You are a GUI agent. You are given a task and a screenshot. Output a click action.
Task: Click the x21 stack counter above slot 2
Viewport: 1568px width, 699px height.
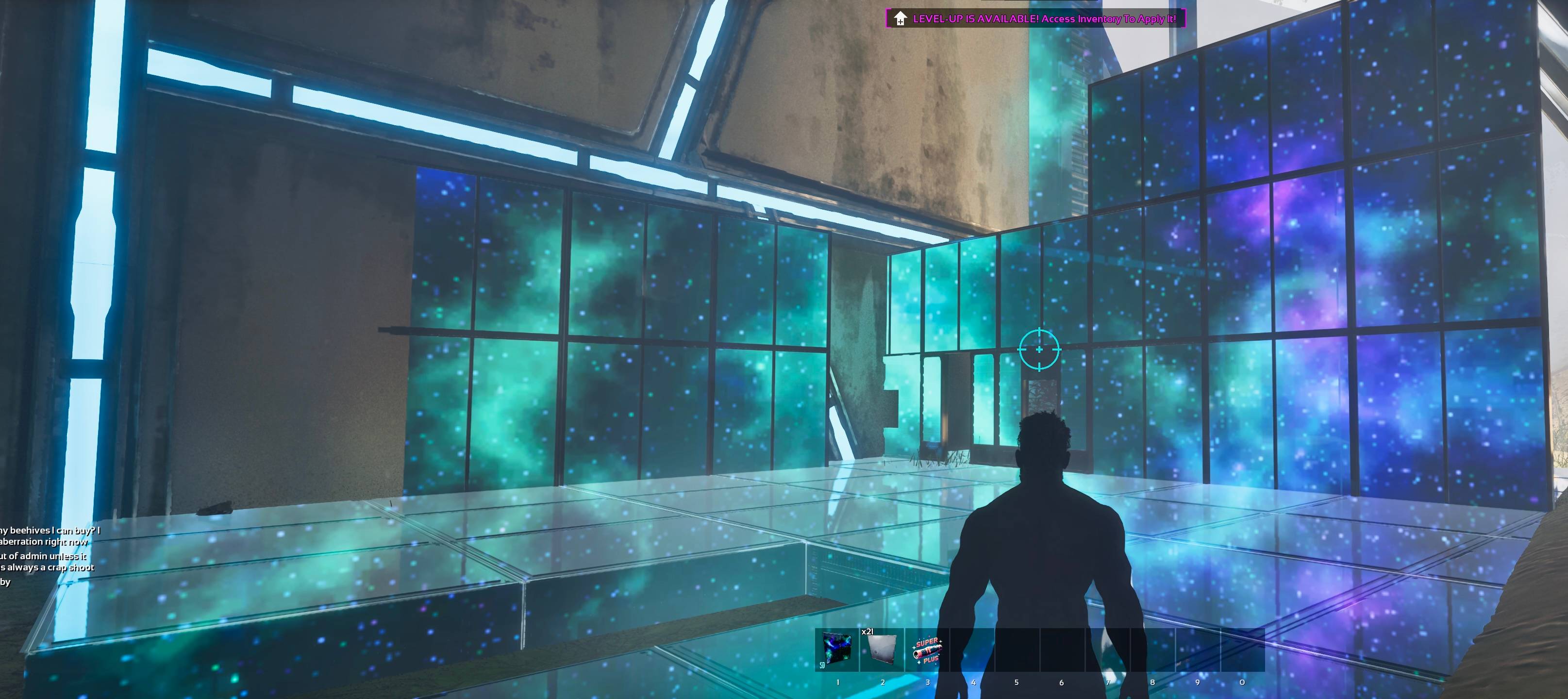pos(867,632)
